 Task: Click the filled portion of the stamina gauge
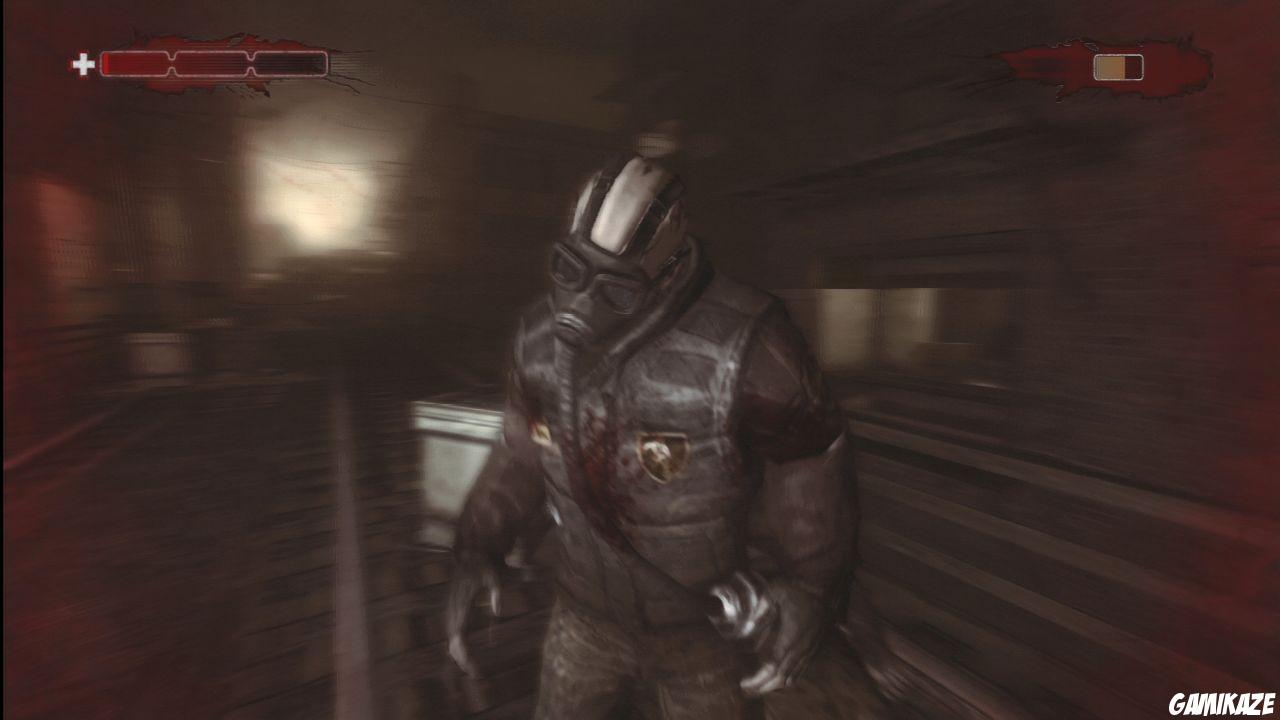tap(1108, 65)
